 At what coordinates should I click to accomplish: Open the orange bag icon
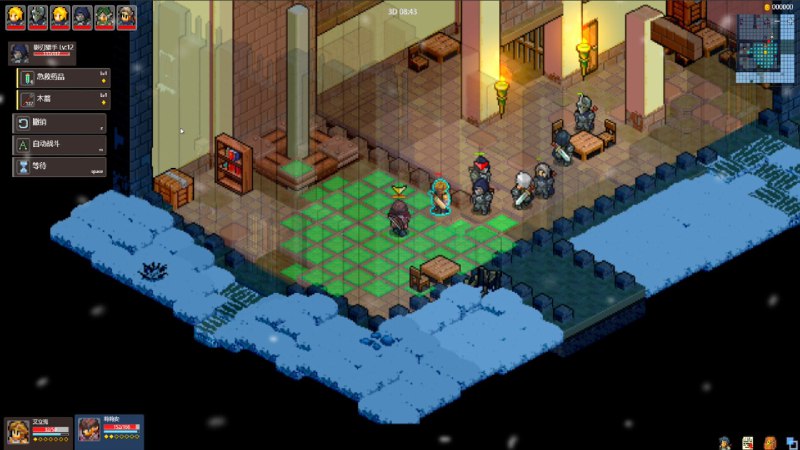pos(769,442)
